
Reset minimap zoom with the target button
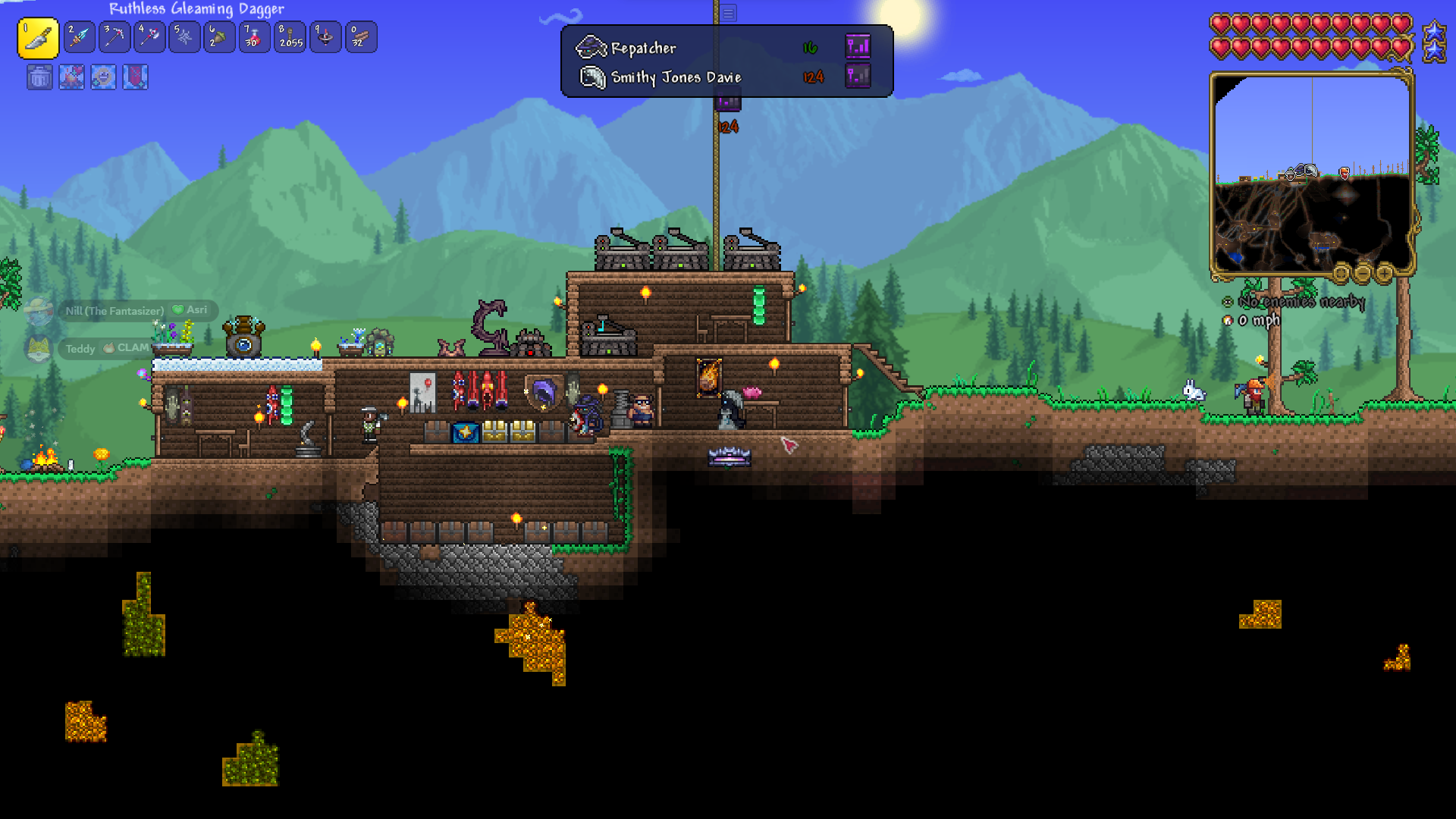point(1341,272)
